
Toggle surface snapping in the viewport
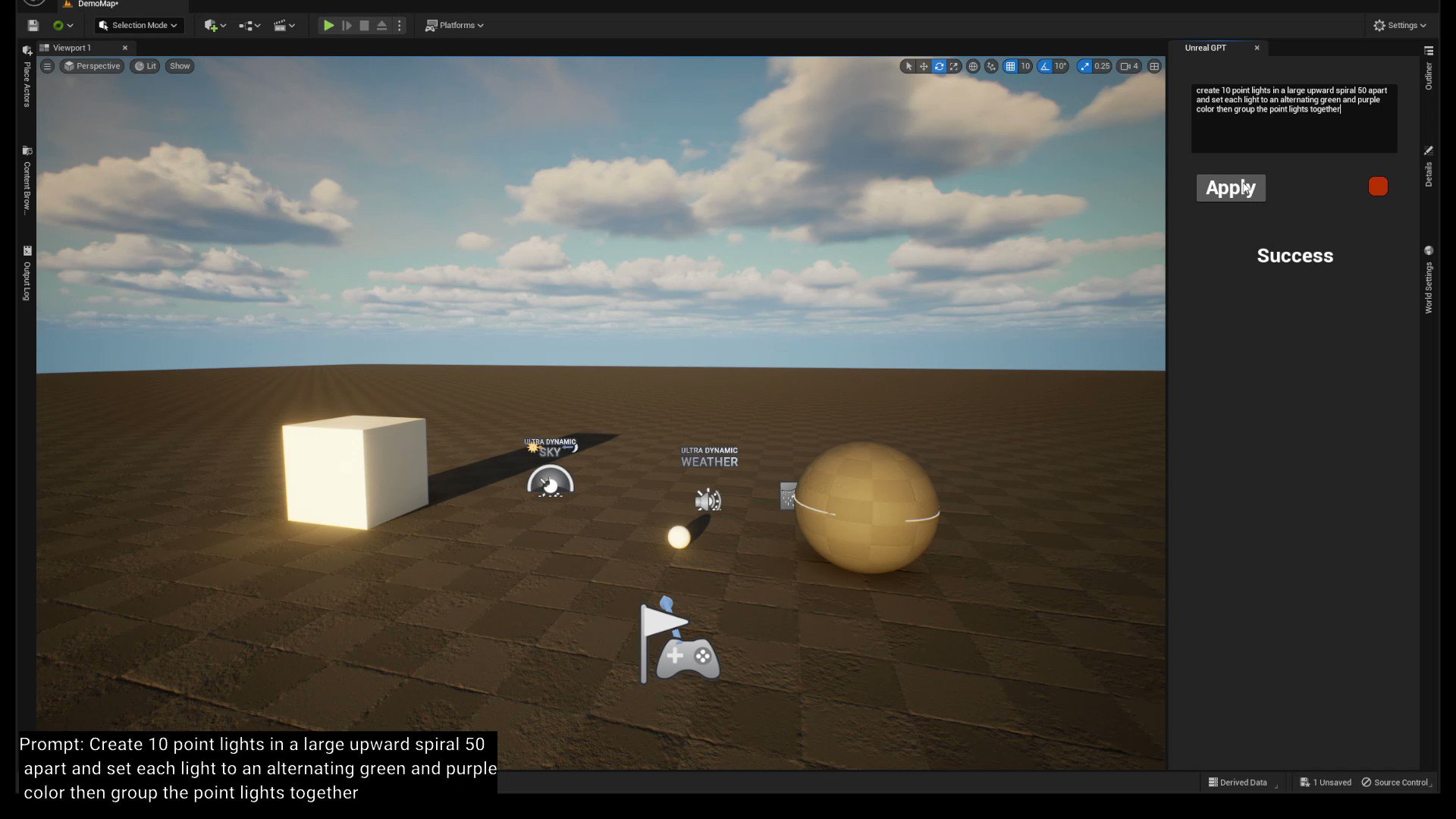pos(990,66)
